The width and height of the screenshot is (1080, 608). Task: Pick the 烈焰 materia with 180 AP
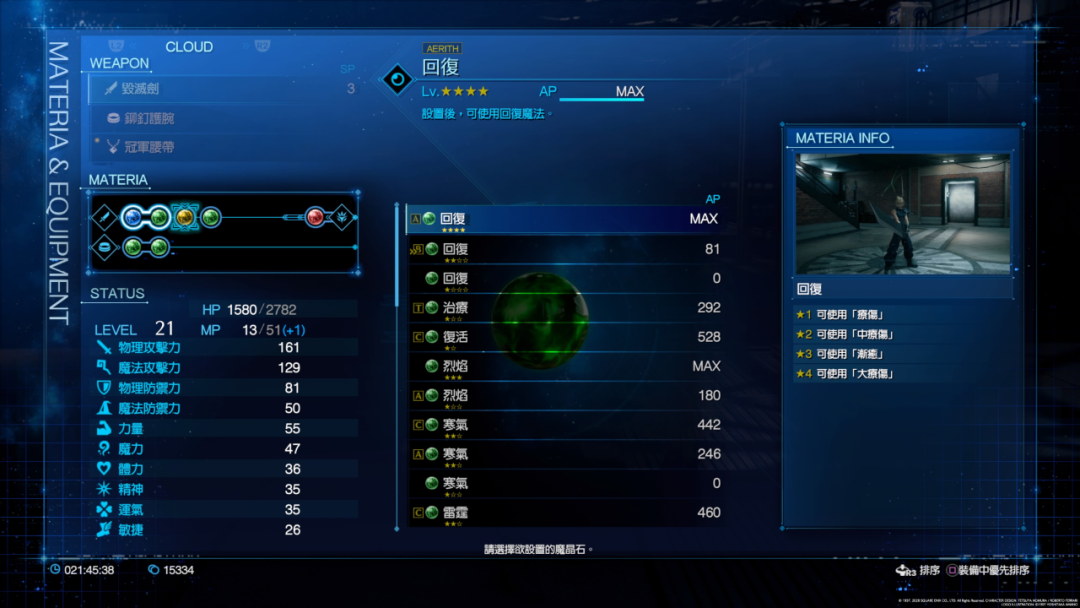click(x=564, y=395)
